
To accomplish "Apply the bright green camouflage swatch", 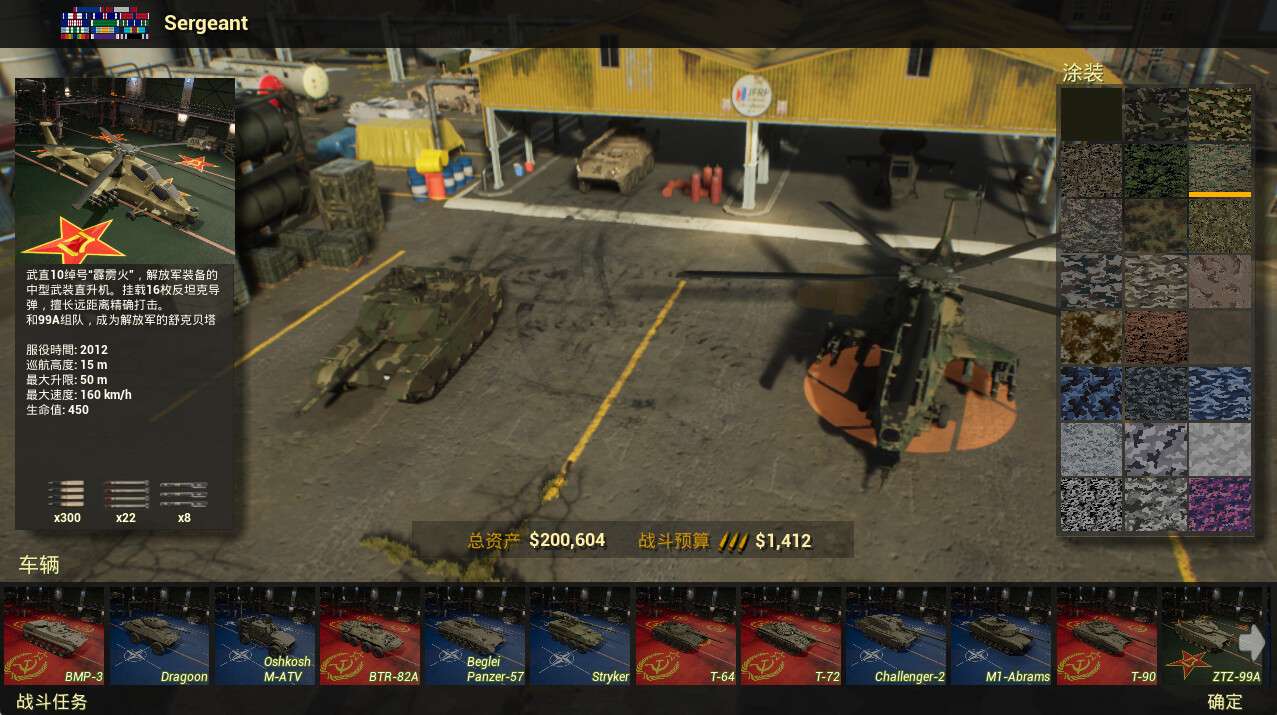I will (x=1155, y=170).
